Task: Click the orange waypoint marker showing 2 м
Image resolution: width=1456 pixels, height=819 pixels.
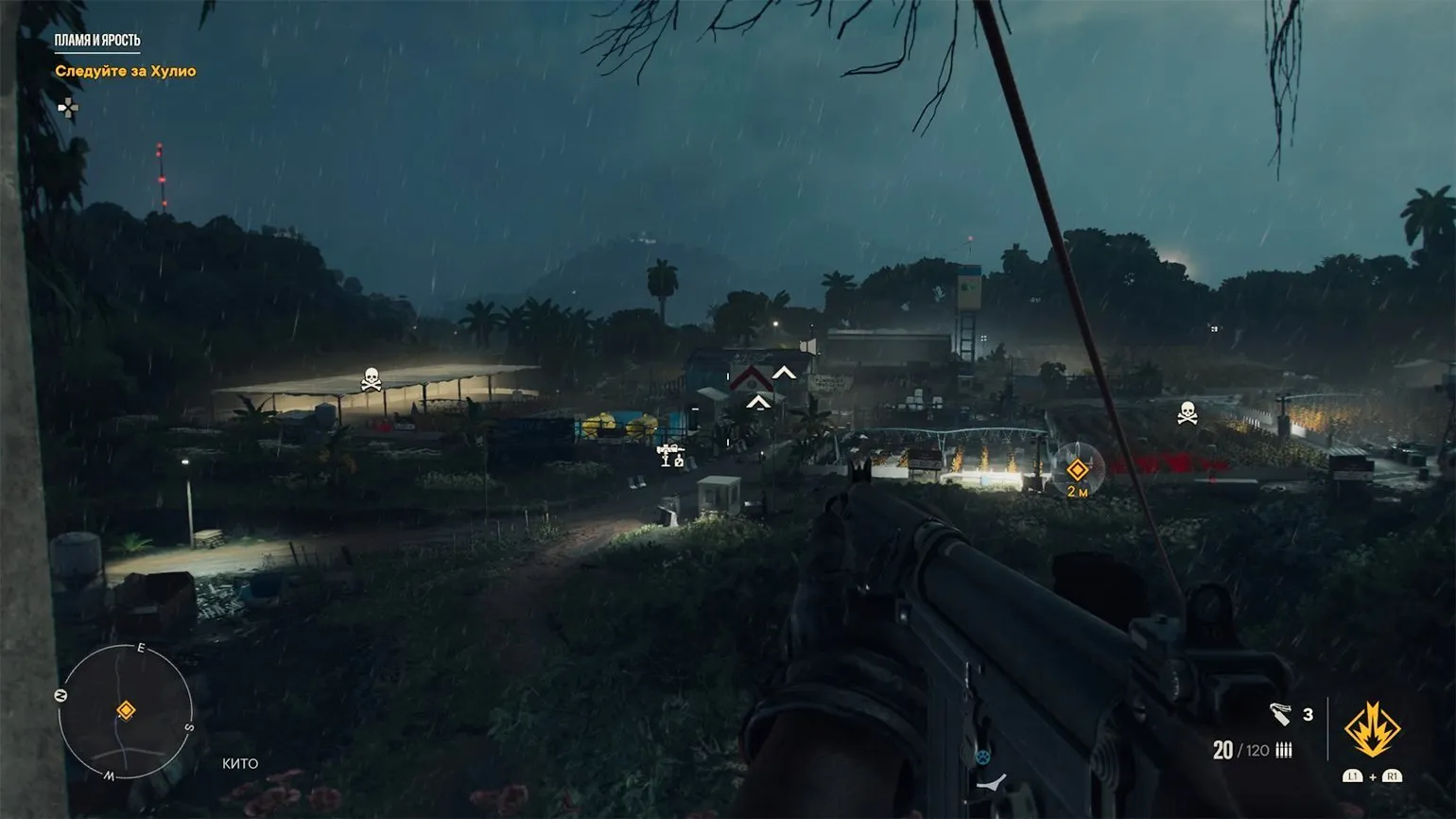Action: tap(1077, 470)
